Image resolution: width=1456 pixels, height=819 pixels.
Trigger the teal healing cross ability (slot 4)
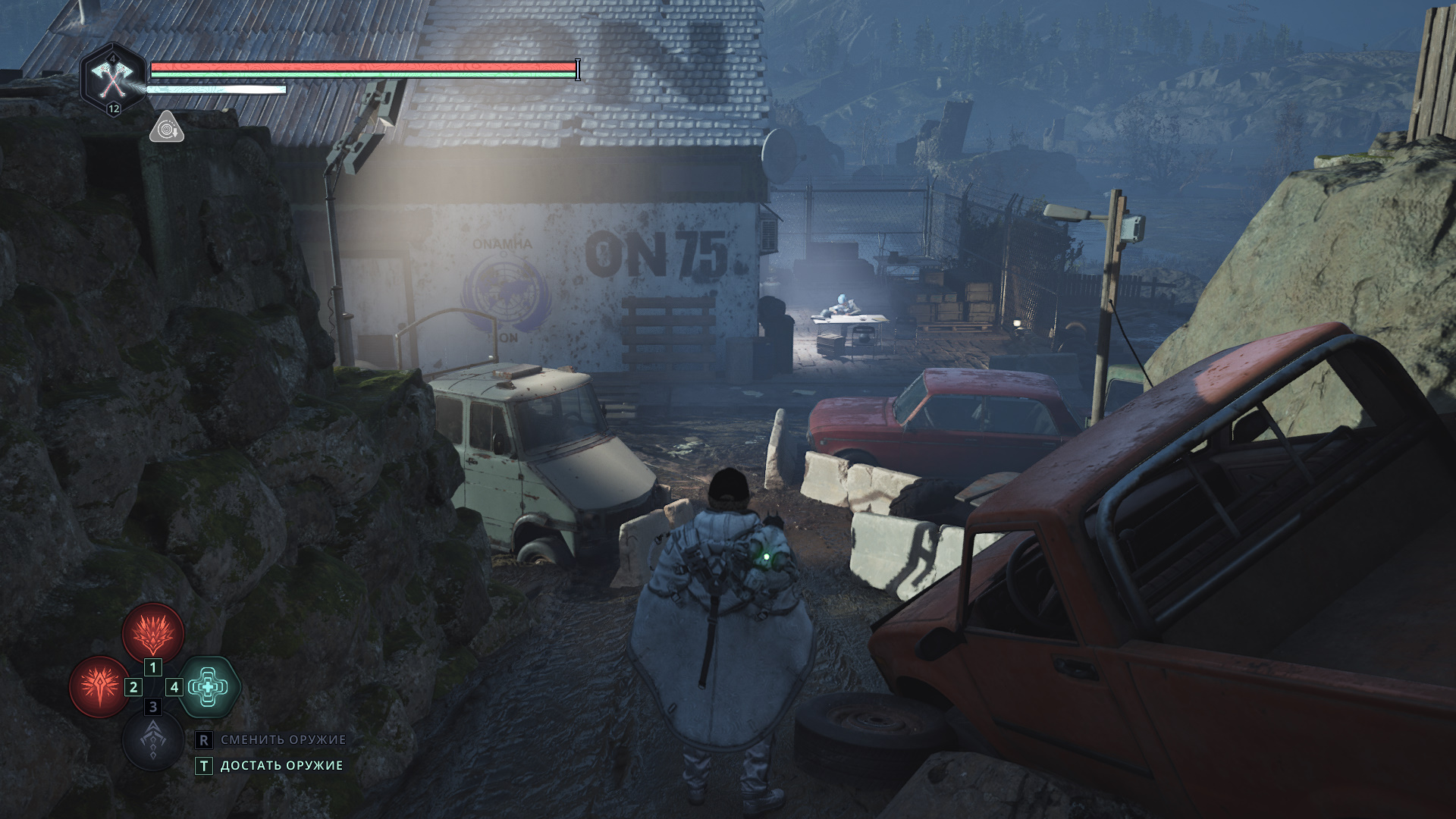209,687
